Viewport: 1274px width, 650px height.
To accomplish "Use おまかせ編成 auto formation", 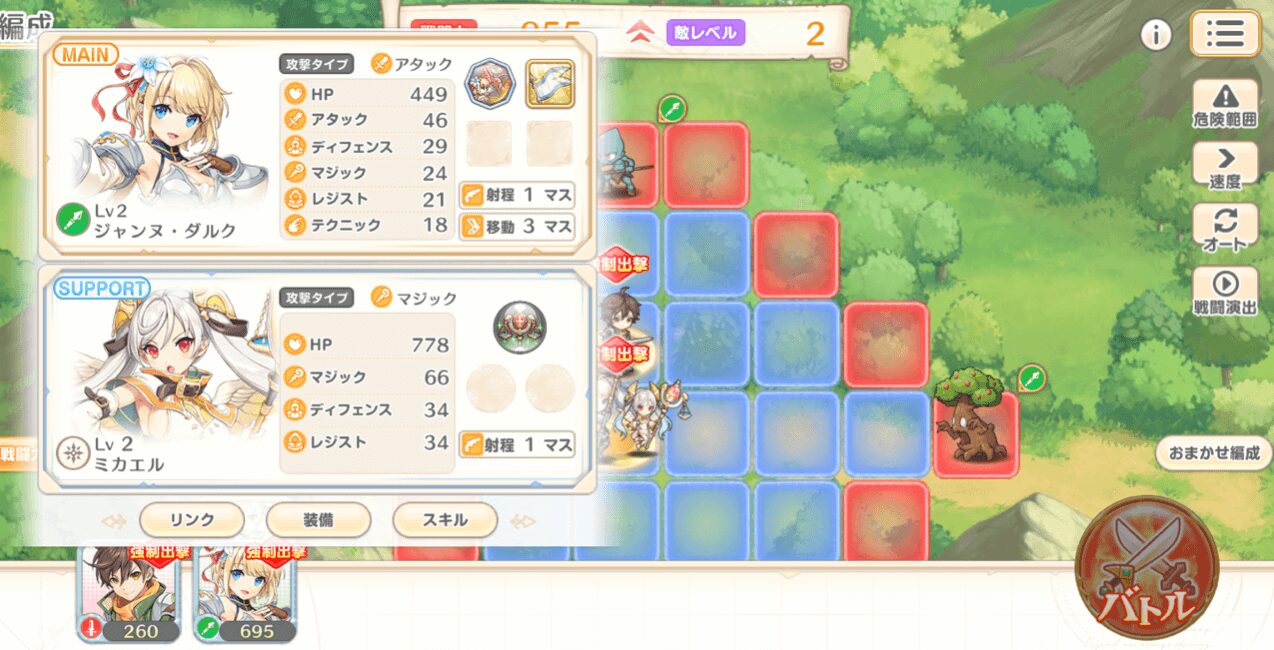I will click(x=1213, y=452).
